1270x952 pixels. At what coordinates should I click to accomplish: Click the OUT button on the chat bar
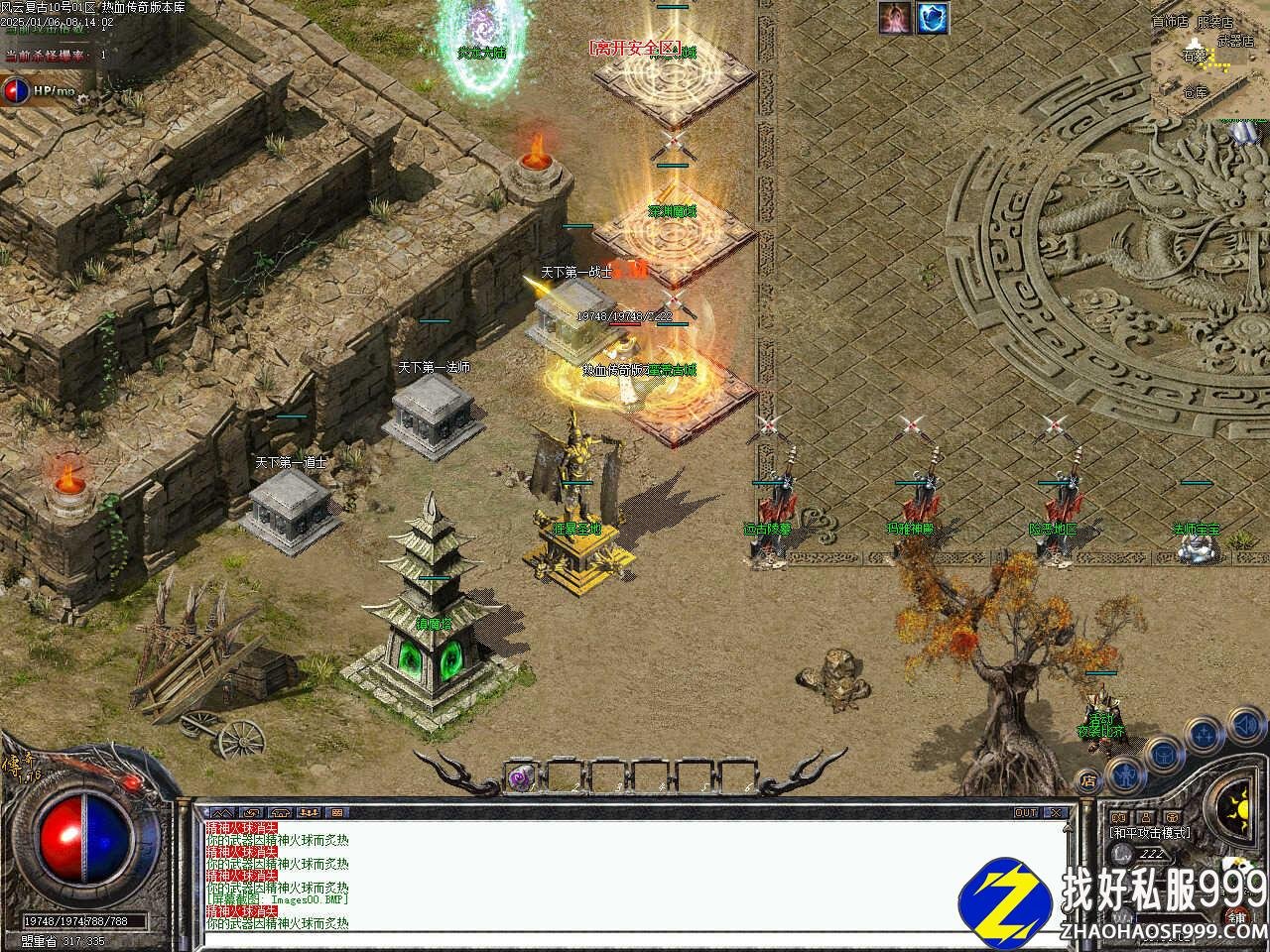click(x=1026, y=812)
